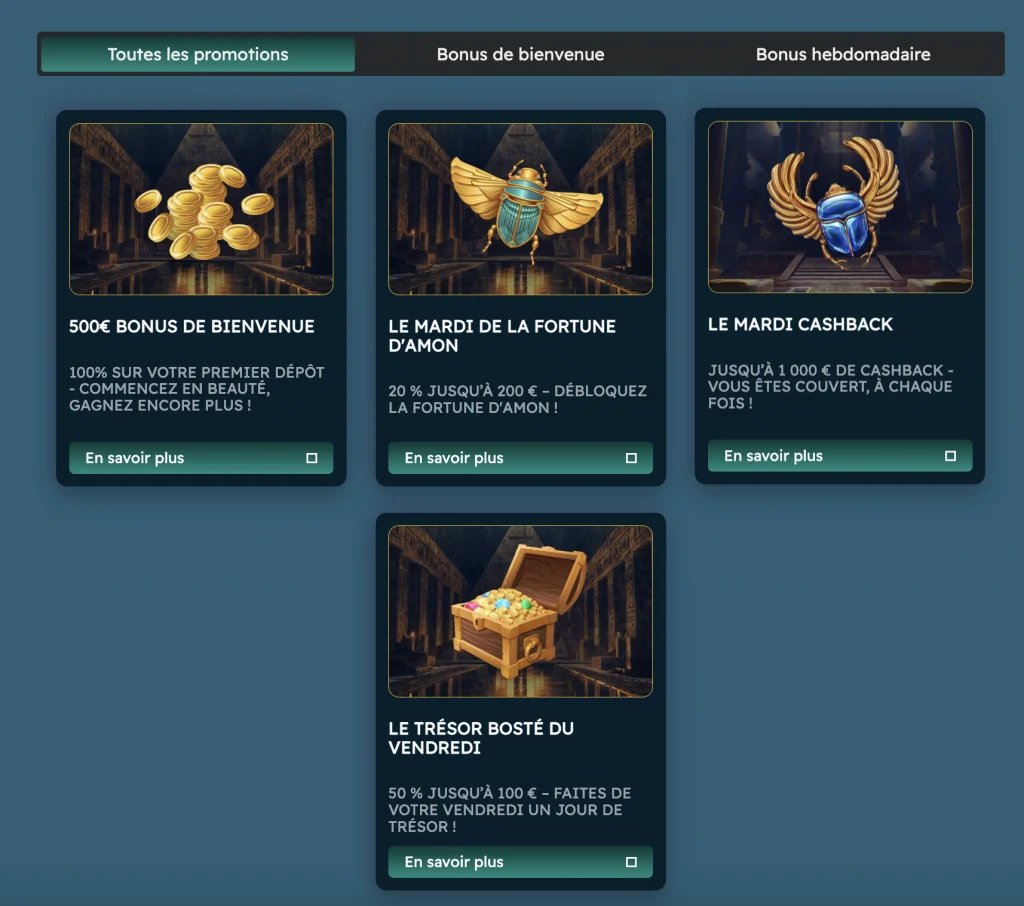Choose the Le Trésor Bosté du Vendredi heading
The height and width of the screenshot is (906, 1024).
point(481,738)
